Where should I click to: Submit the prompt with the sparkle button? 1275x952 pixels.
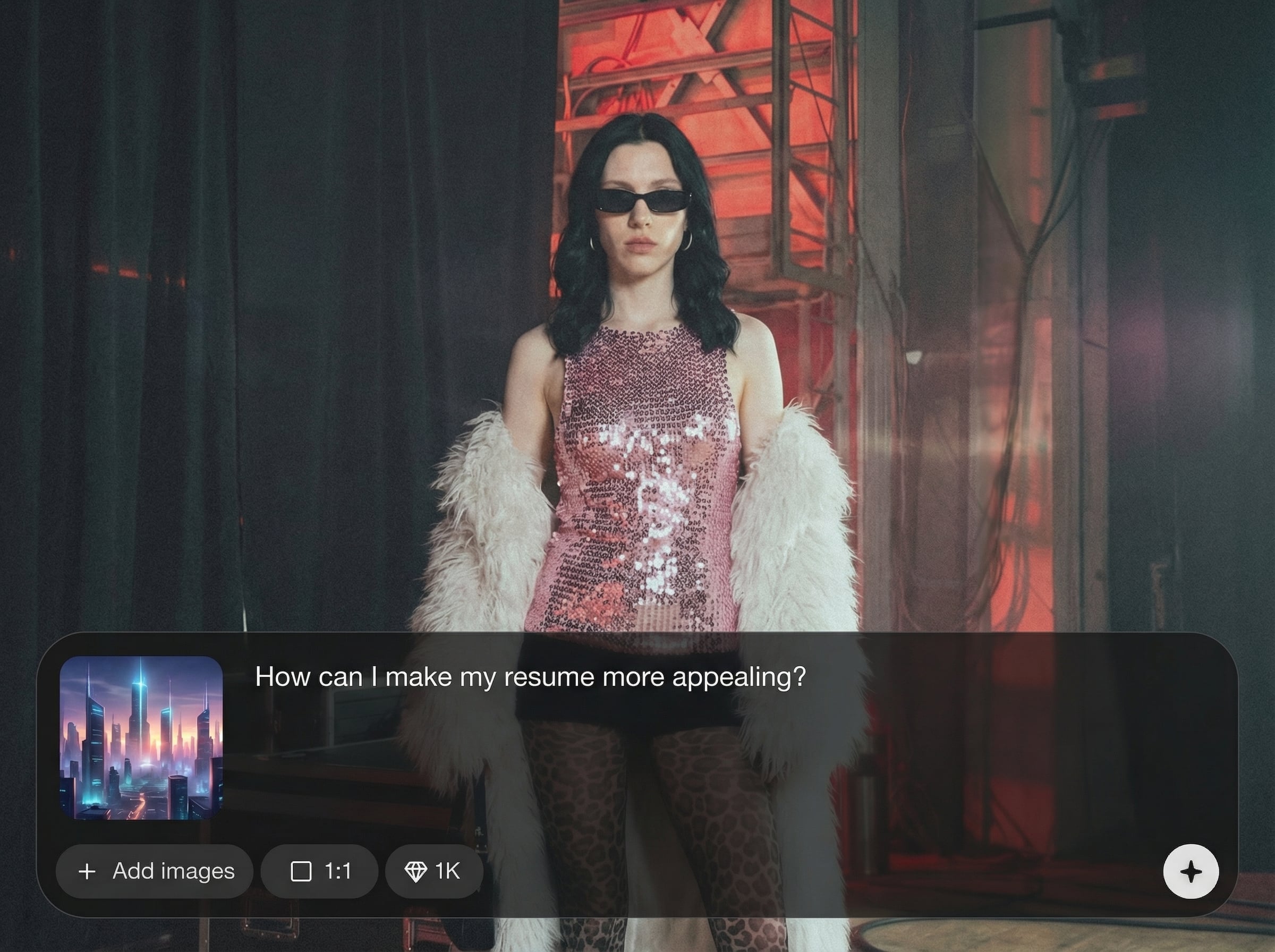1191,871
